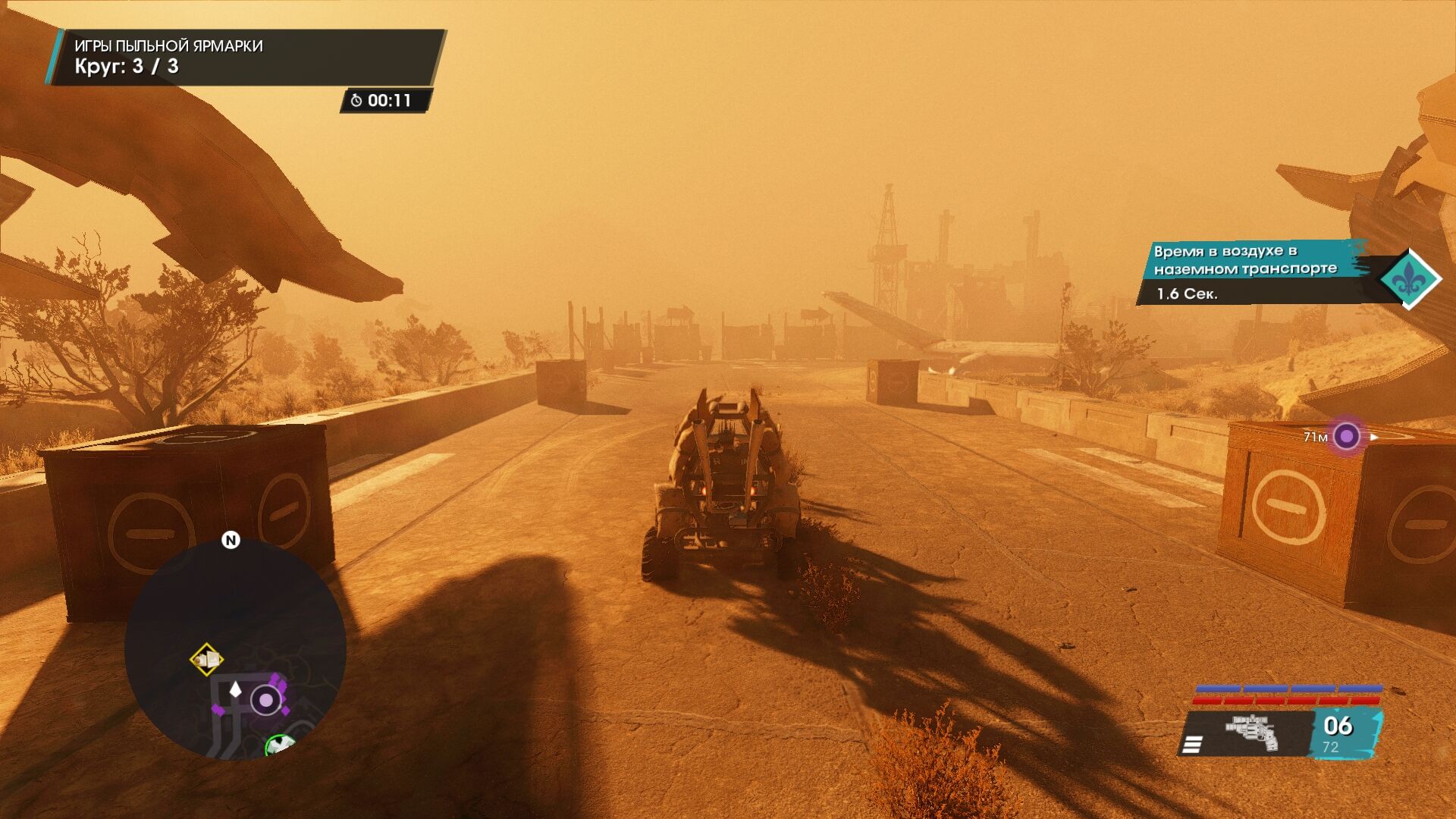Open the fleur-de-lis challenge diamond icon
The height and width of the screenshot is (819, 1456).
tap(1409, 280)
